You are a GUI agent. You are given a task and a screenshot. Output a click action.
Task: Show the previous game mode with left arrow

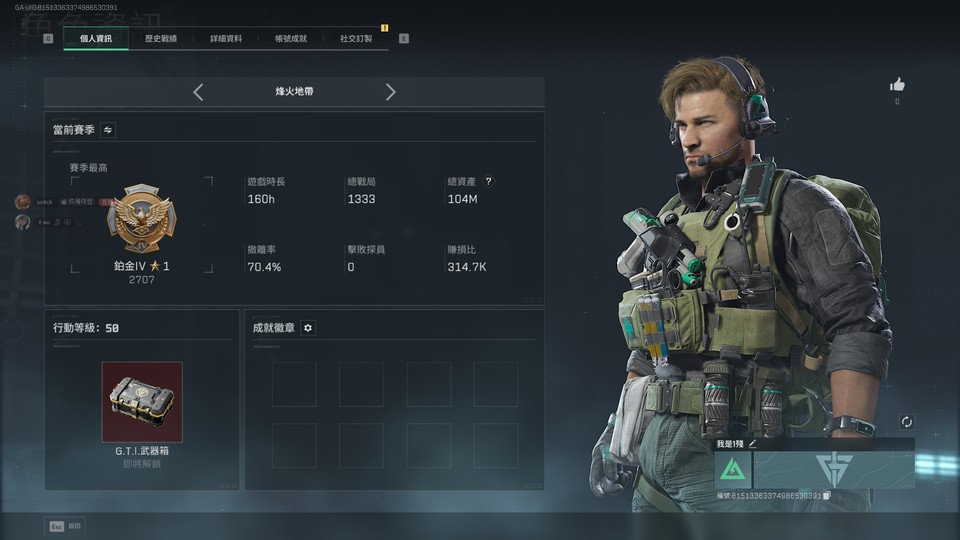click(x=198, y=92)
